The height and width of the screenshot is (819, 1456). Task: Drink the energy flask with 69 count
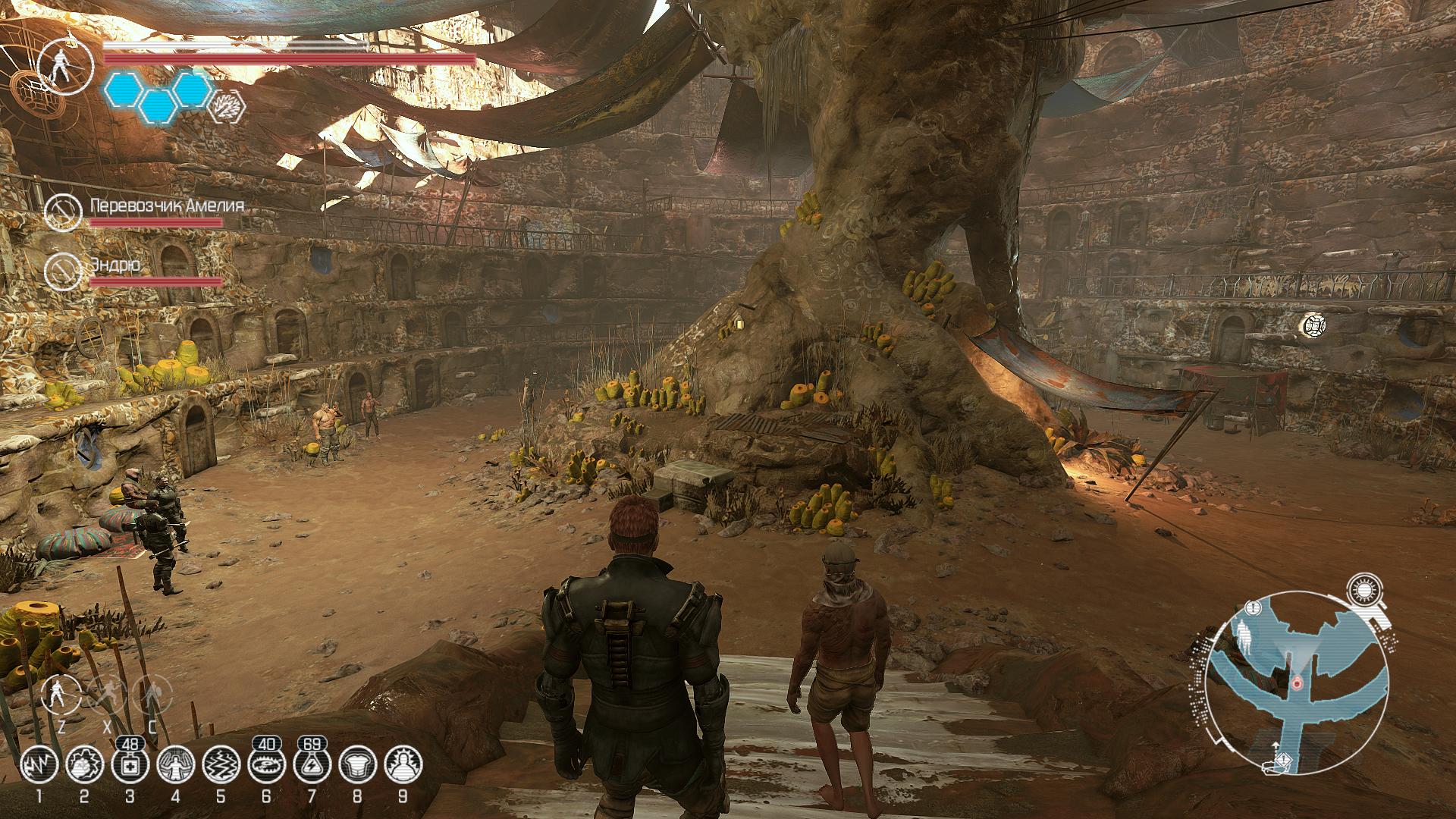(x=312, y=764)
